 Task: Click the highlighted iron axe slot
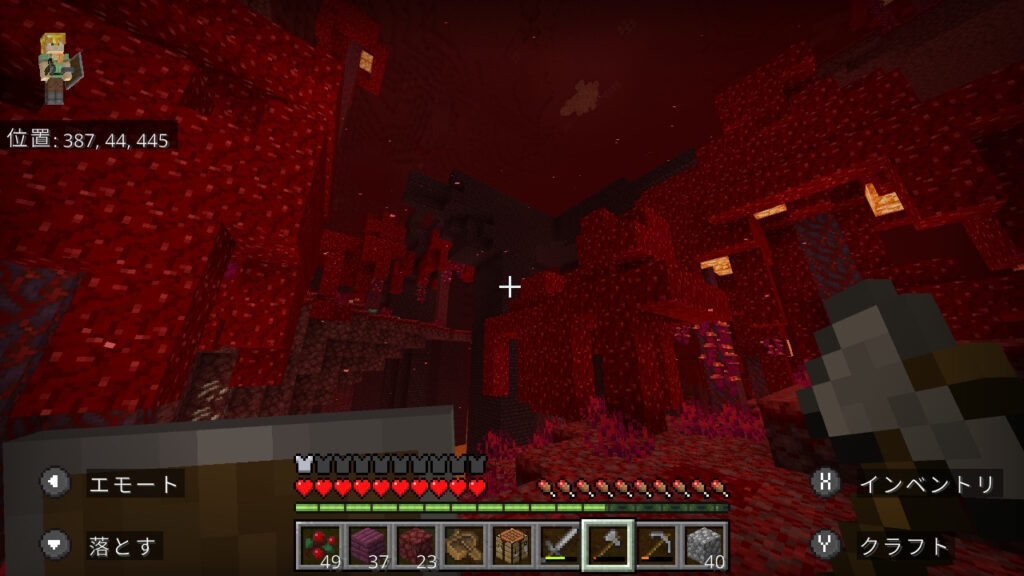(607, 544)
